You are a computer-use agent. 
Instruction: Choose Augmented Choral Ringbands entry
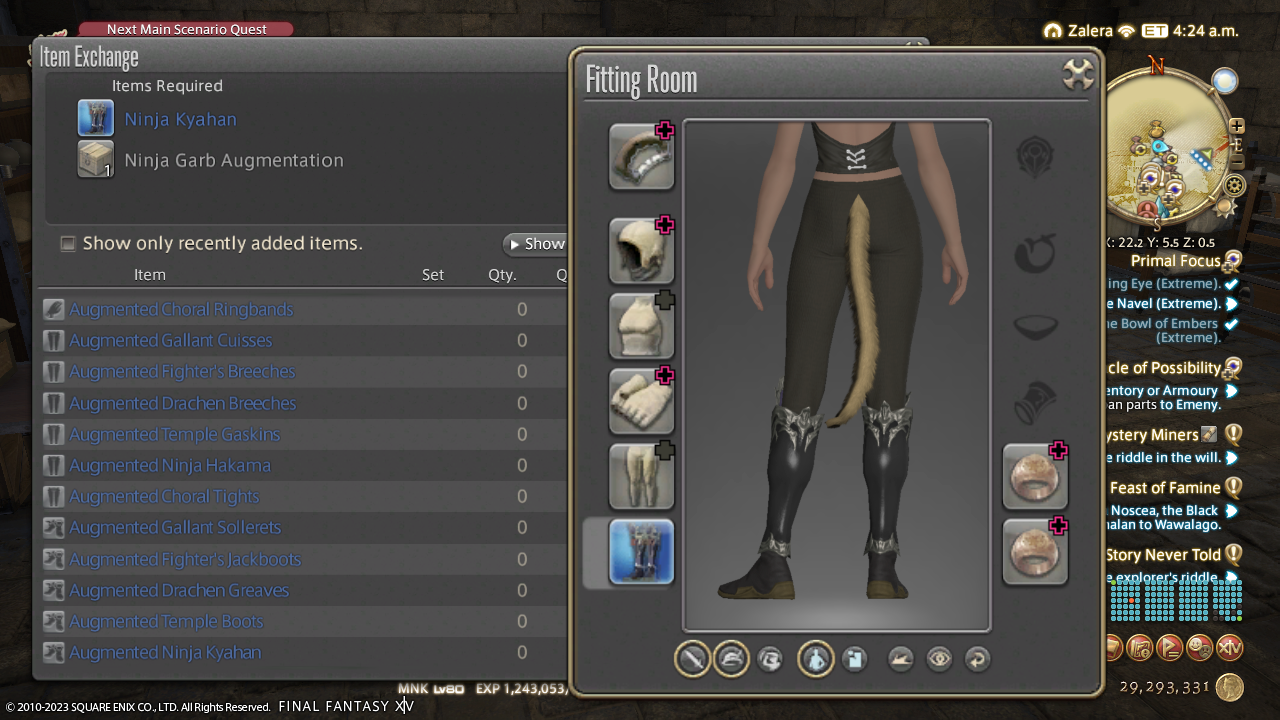(181, 309)
